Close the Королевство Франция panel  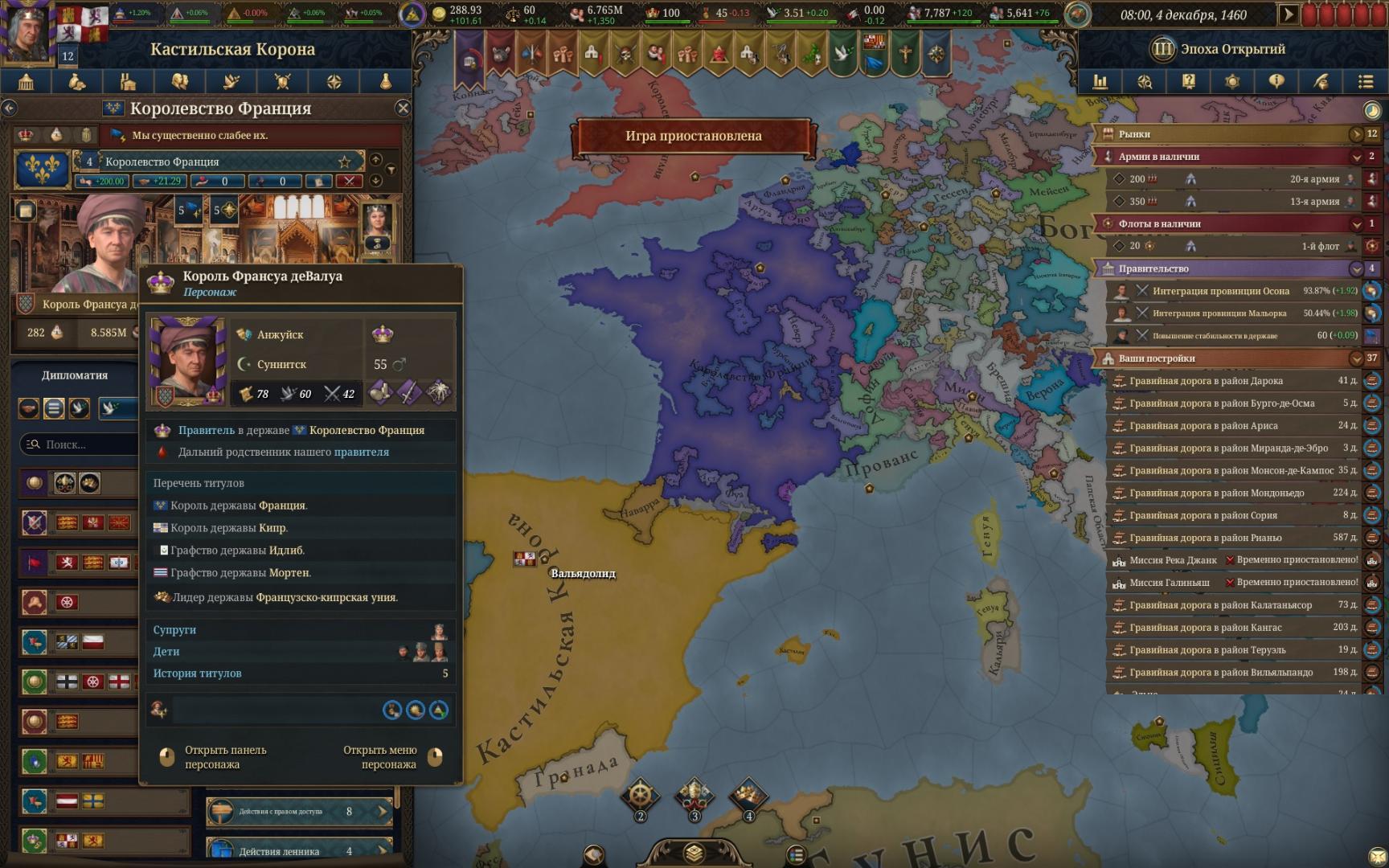click(x=403, y=108)
